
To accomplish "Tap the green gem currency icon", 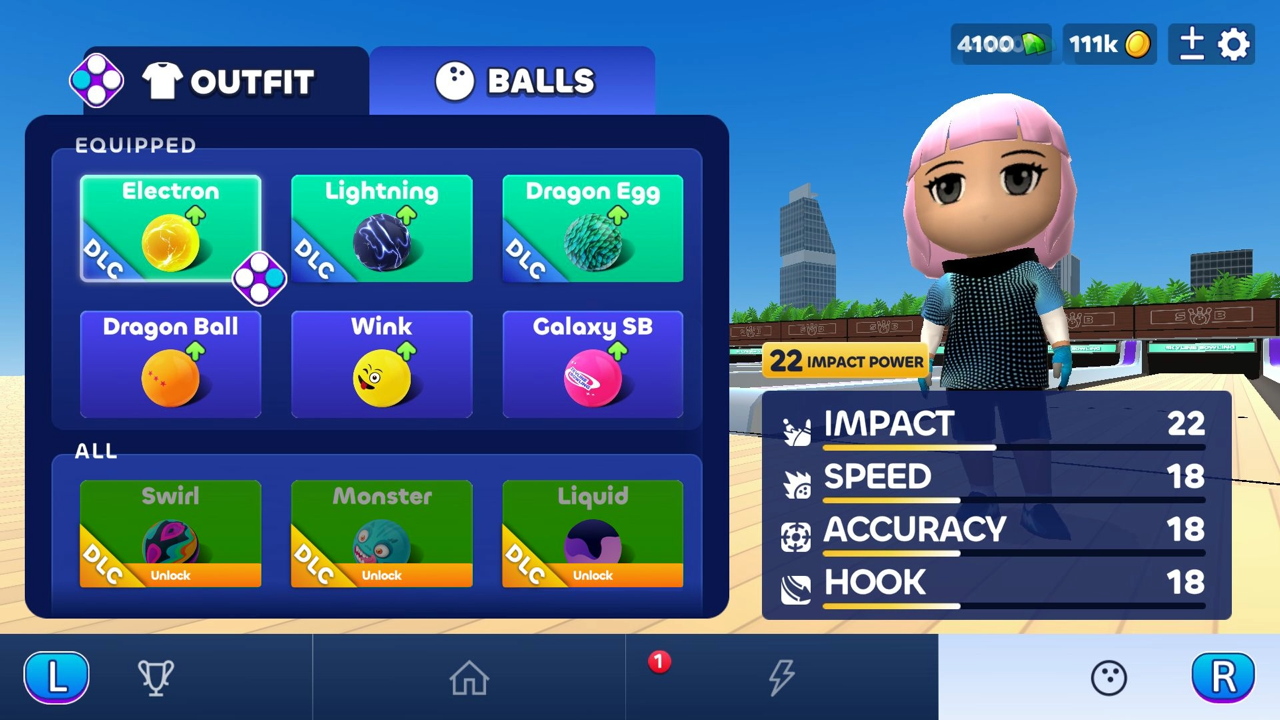I will (1032, 44).
